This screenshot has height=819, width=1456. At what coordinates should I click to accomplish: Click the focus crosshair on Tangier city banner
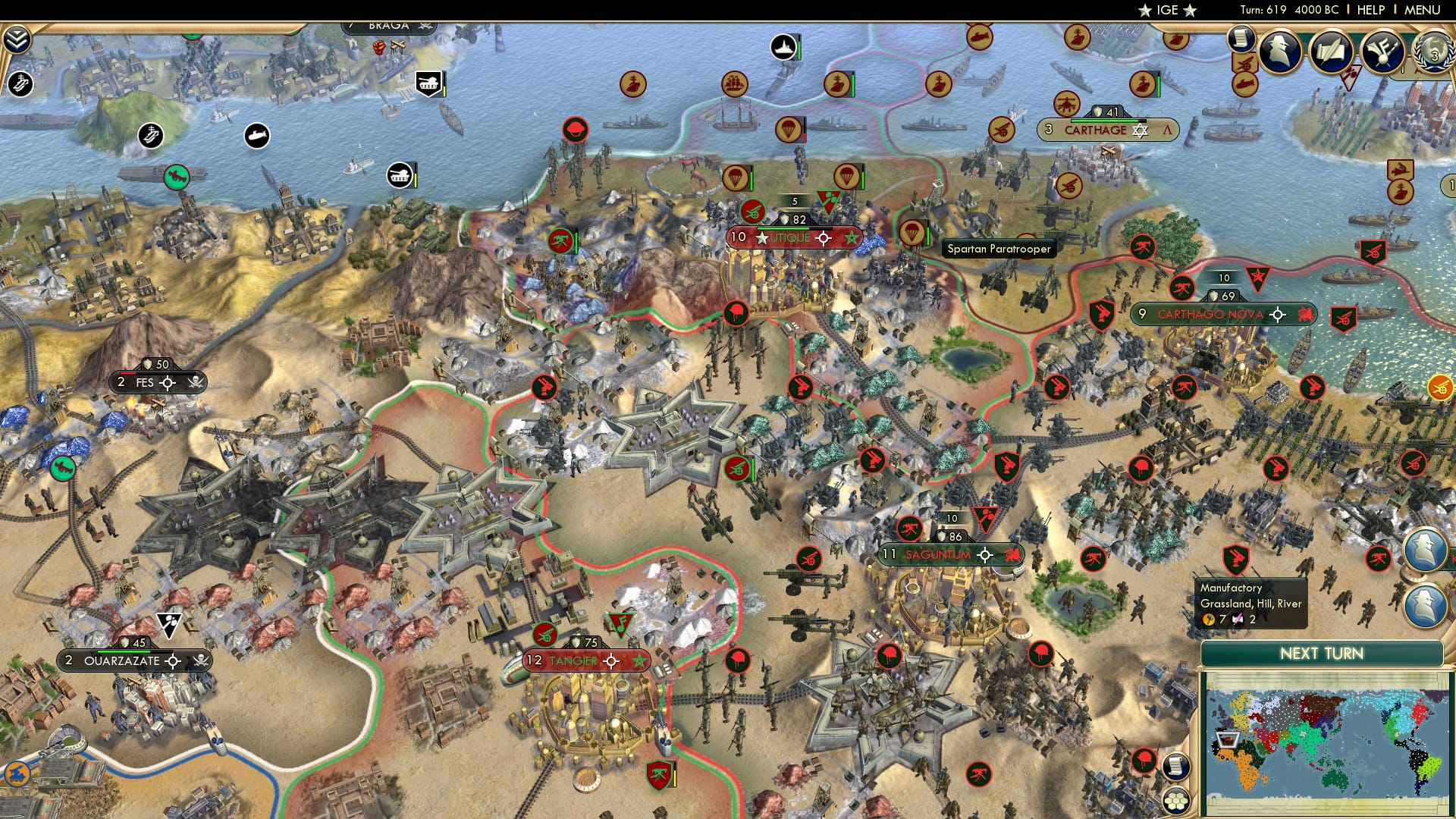(611, 661)
